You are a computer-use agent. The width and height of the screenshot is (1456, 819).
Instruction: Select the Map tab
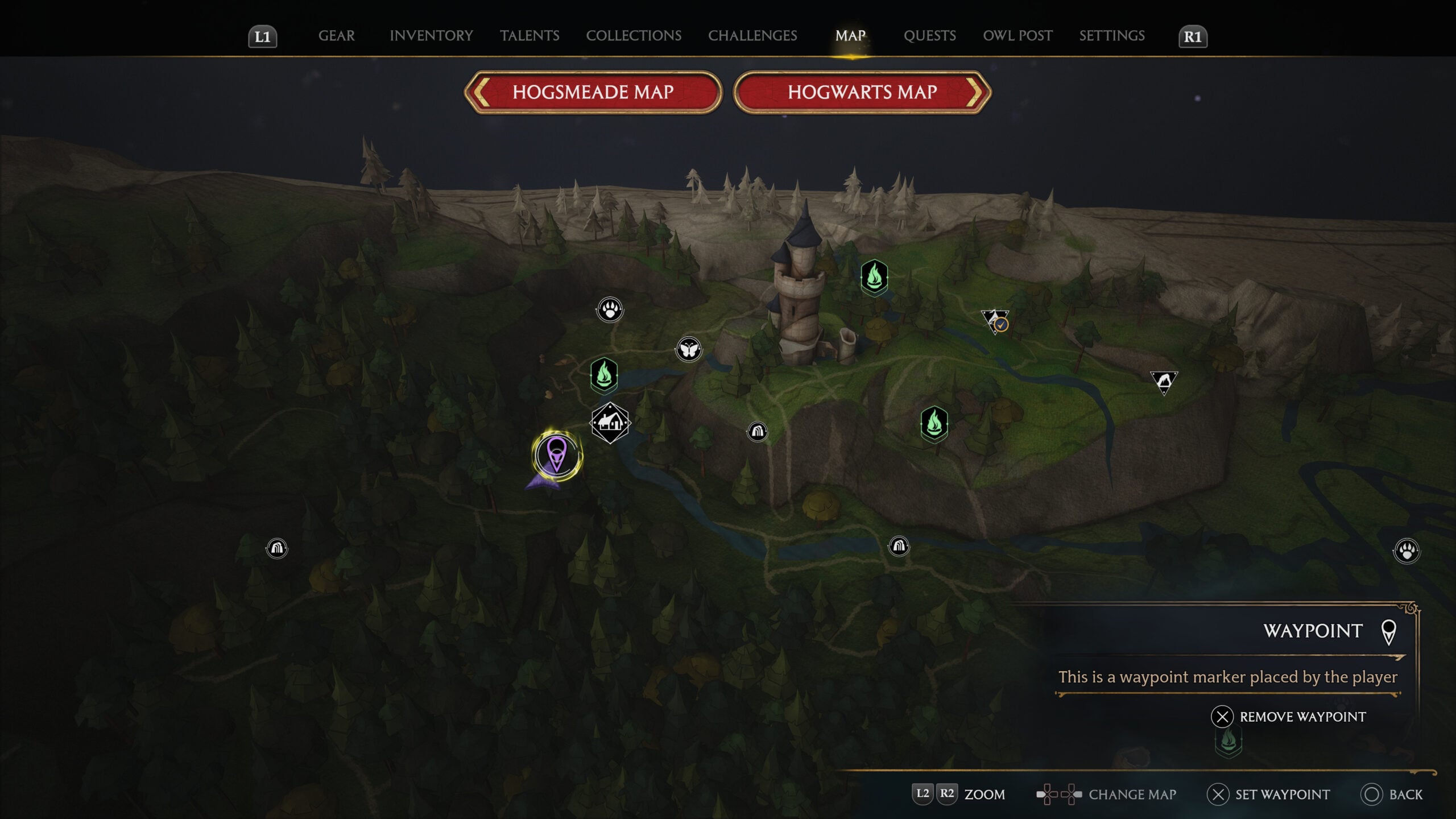850,36
